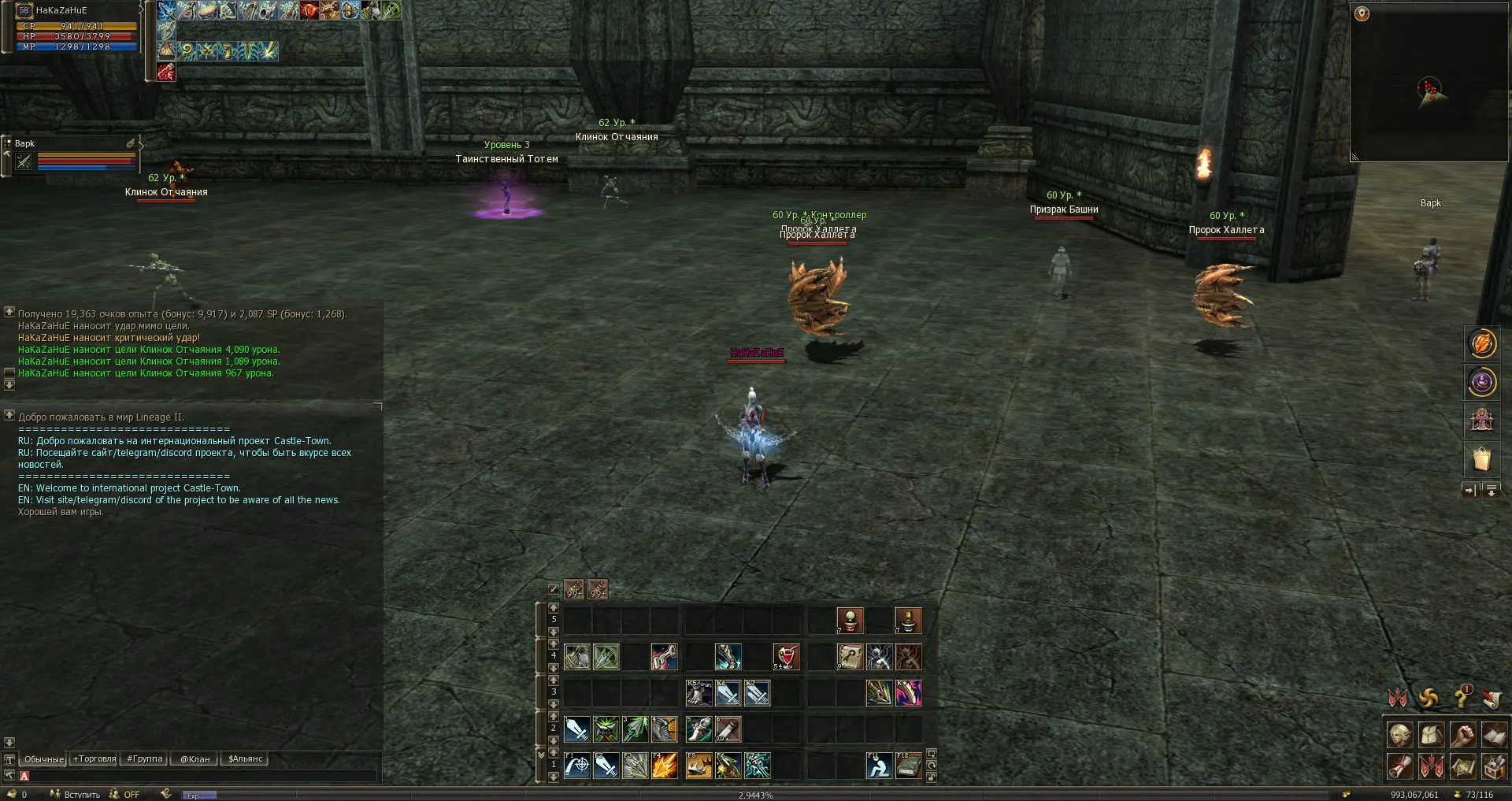The image size is (1512, 801).
Task: Activate the F1 target attack skill
Action: [577, 766]
